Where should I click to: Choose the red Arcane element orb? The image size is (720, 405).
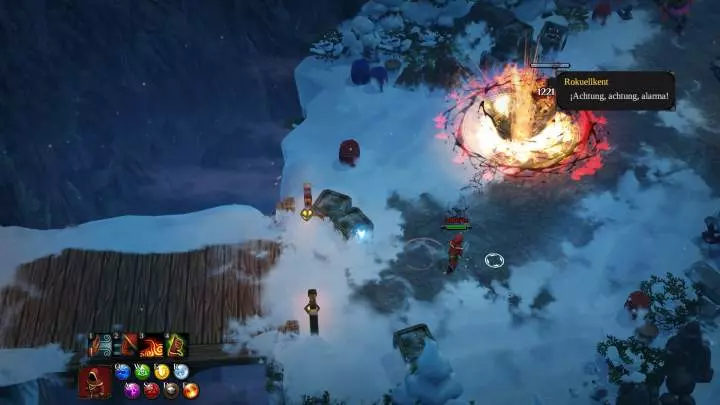152,389
